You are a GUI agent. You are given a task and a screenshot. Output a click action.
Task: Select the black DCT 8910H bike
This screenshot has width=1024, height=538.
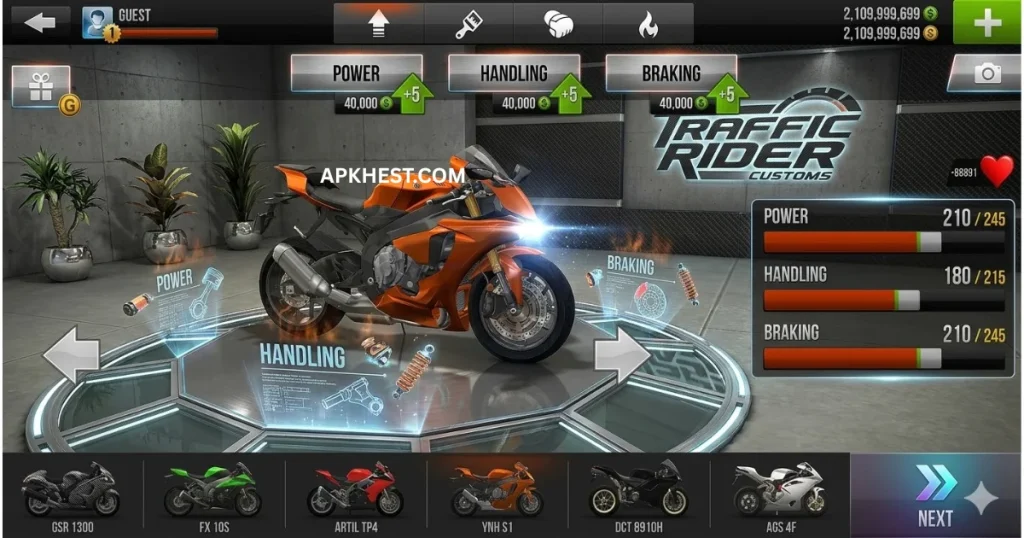[638, 494]
